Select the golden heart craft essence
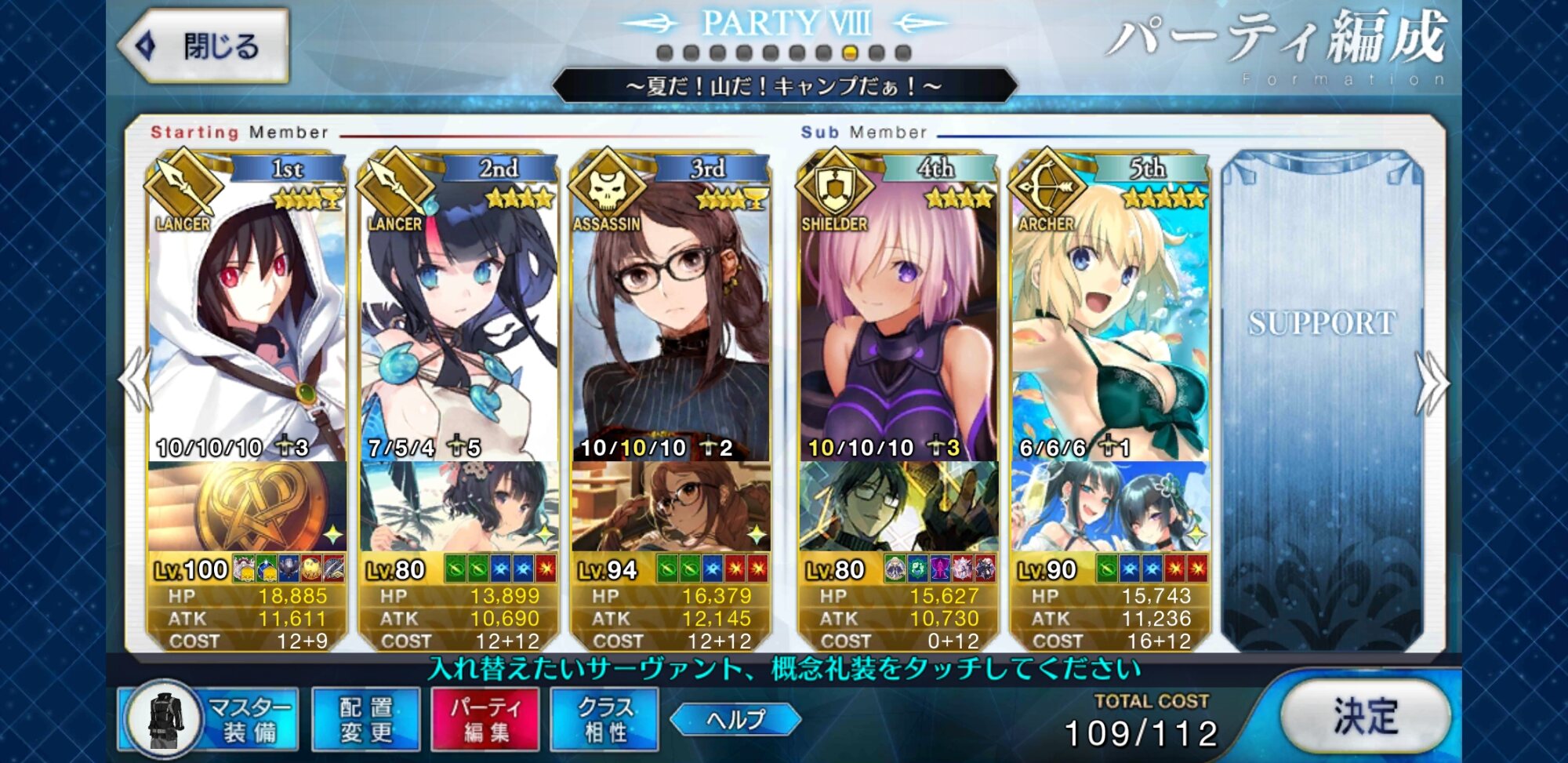Viewport: 1568px width, 763px height. tap(247, 507)
